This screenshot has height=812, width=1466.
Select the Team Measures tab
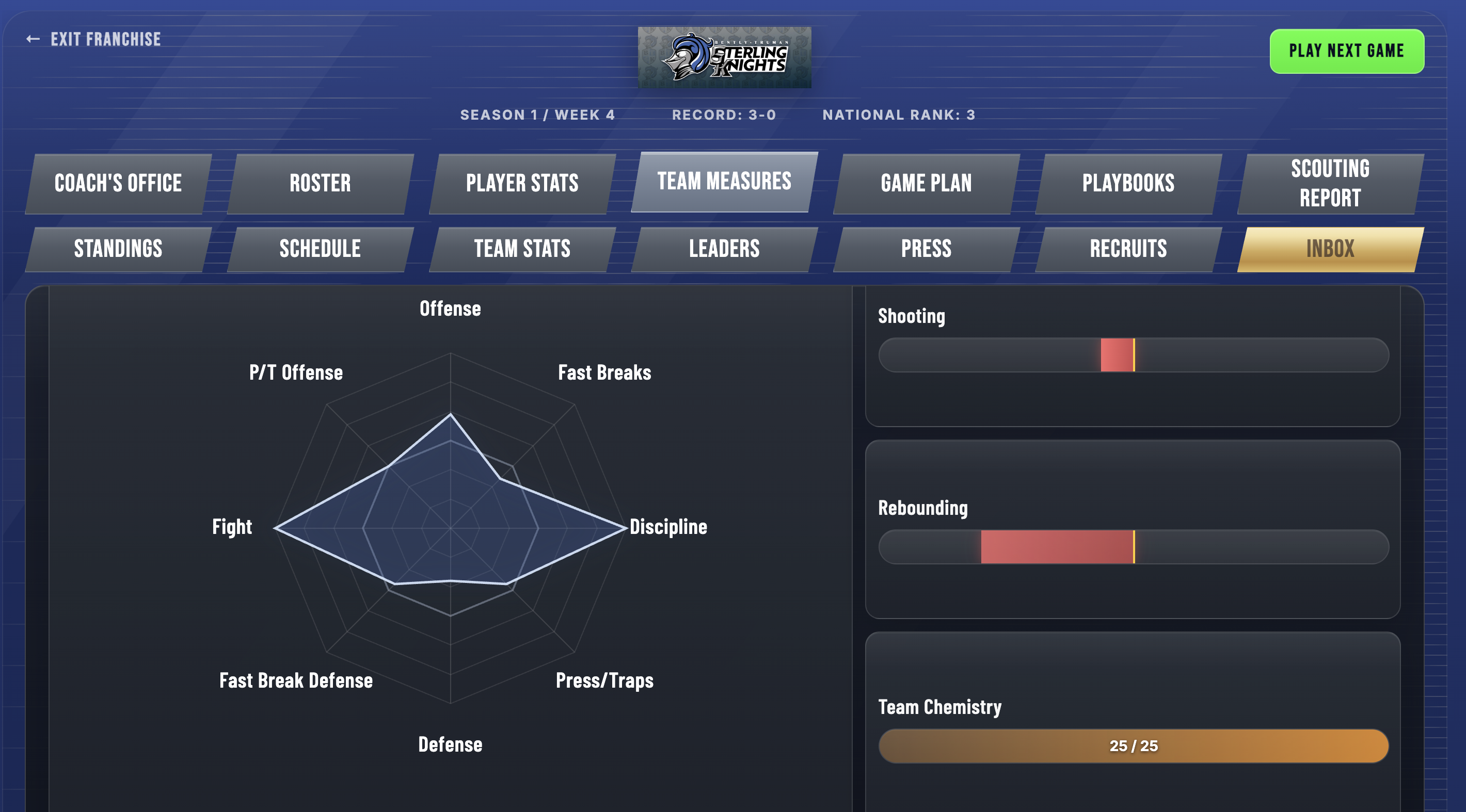tap(724, 181)
